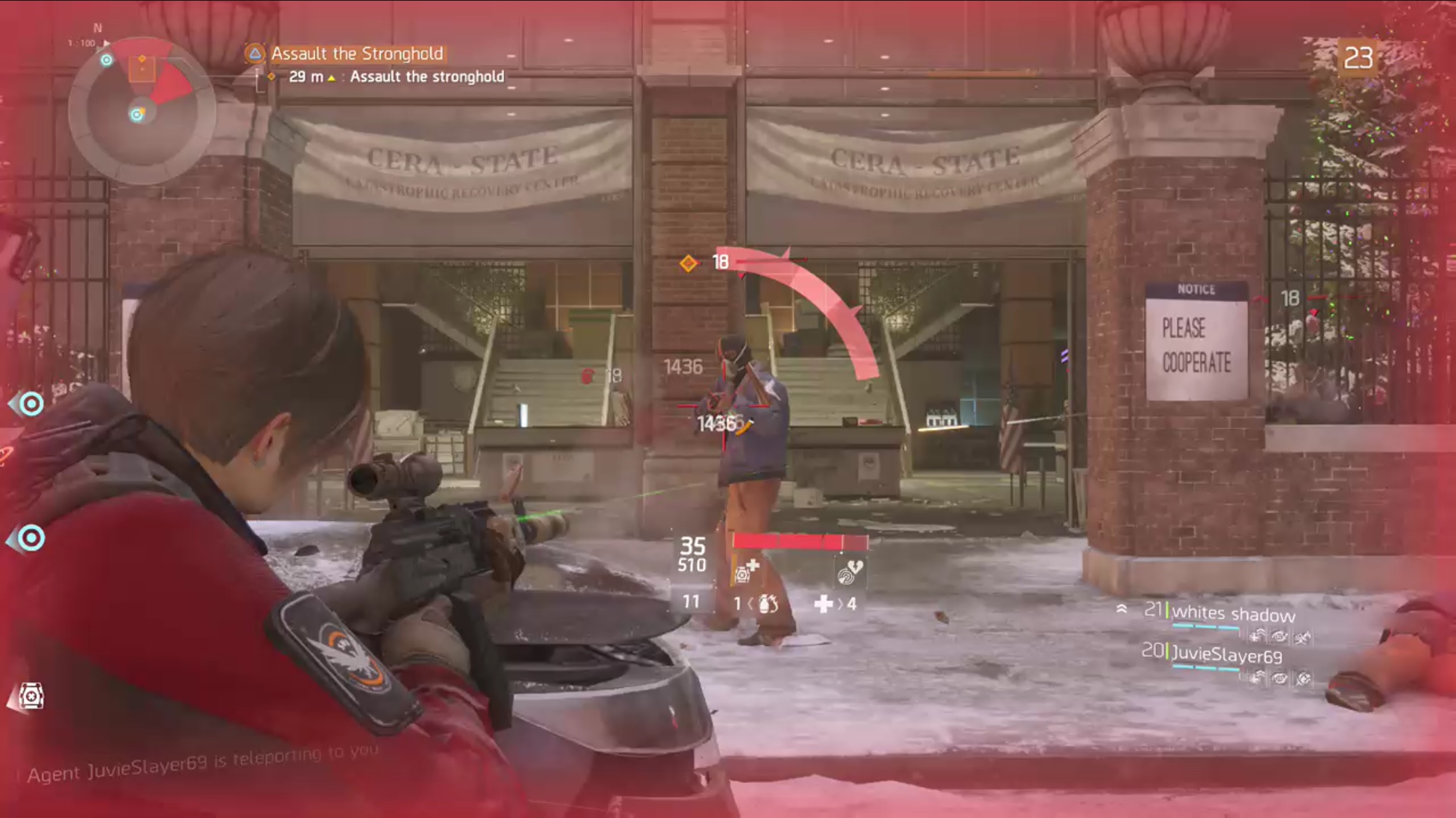Screen dimensions: 1456x818
Task: Collapse the party list via double chevron
Action: click(x=1122, y=610)
